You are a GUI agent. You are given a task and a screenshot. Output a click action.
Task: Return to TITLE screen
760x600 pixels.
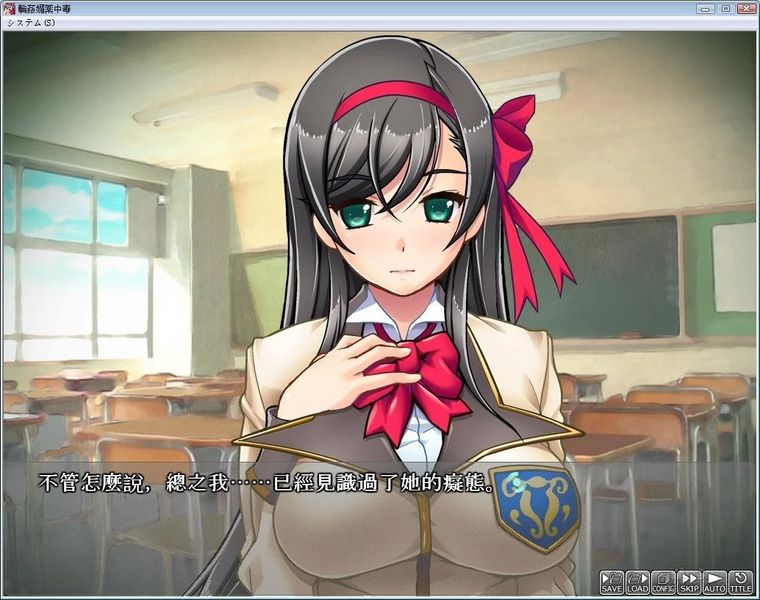(x=740, y=582)
